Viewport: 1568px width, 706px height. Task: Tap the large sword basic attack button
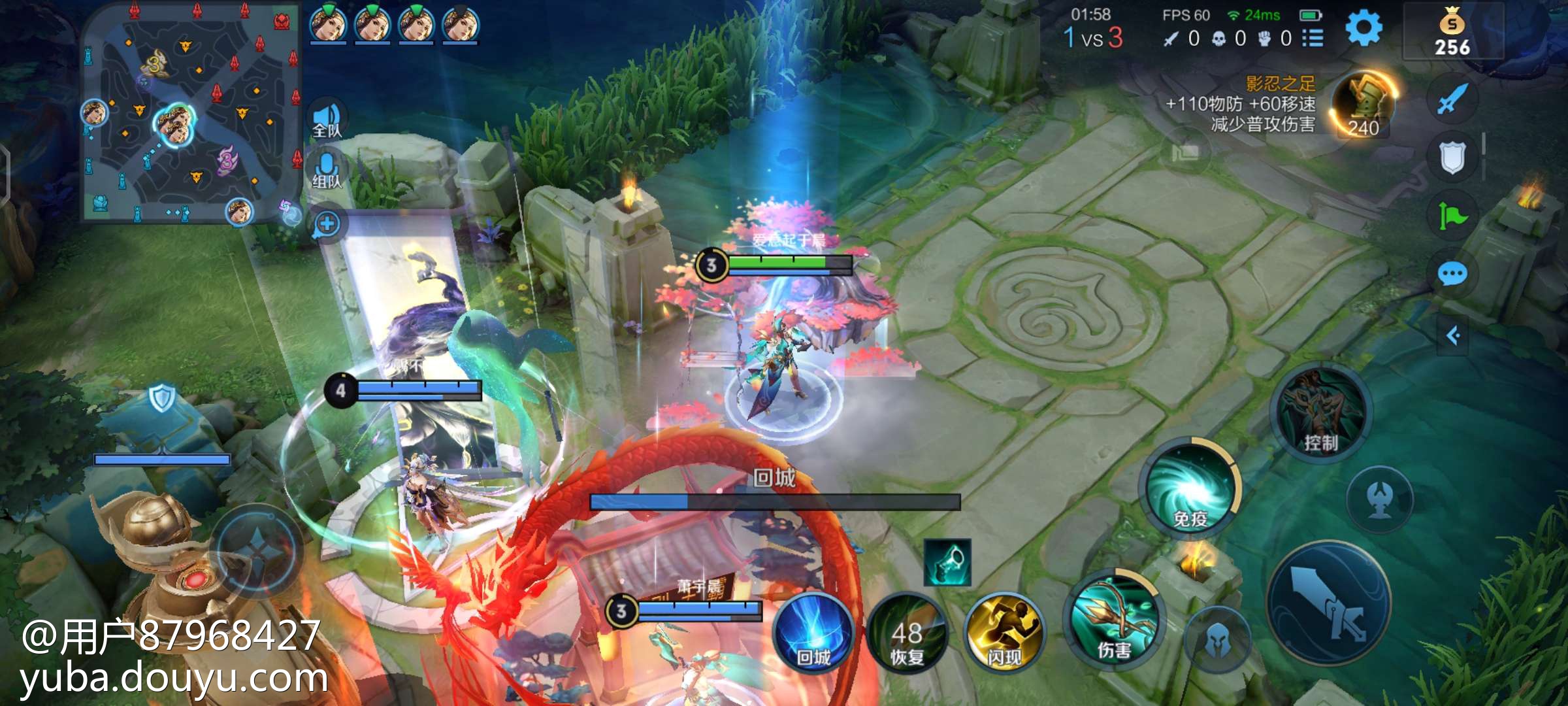[x=1330, y=603]
